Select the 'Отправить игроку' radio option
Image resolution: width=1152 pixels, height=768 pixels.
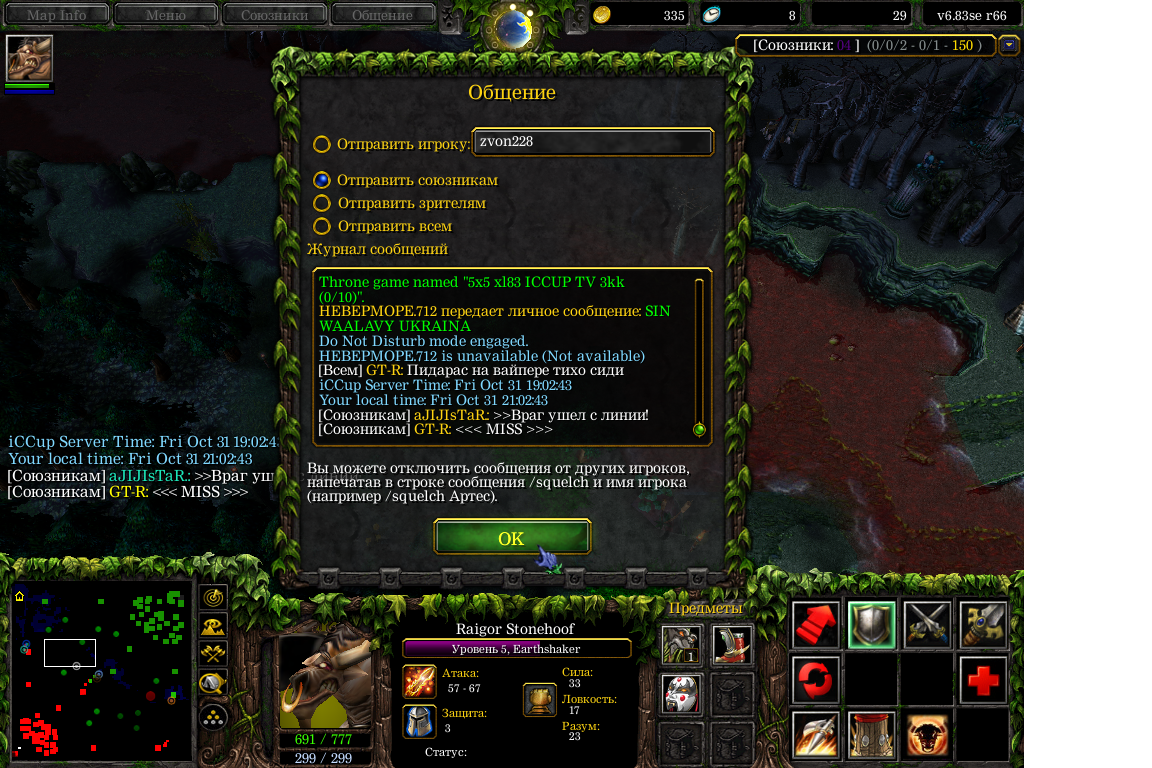(x=322, y=144)
